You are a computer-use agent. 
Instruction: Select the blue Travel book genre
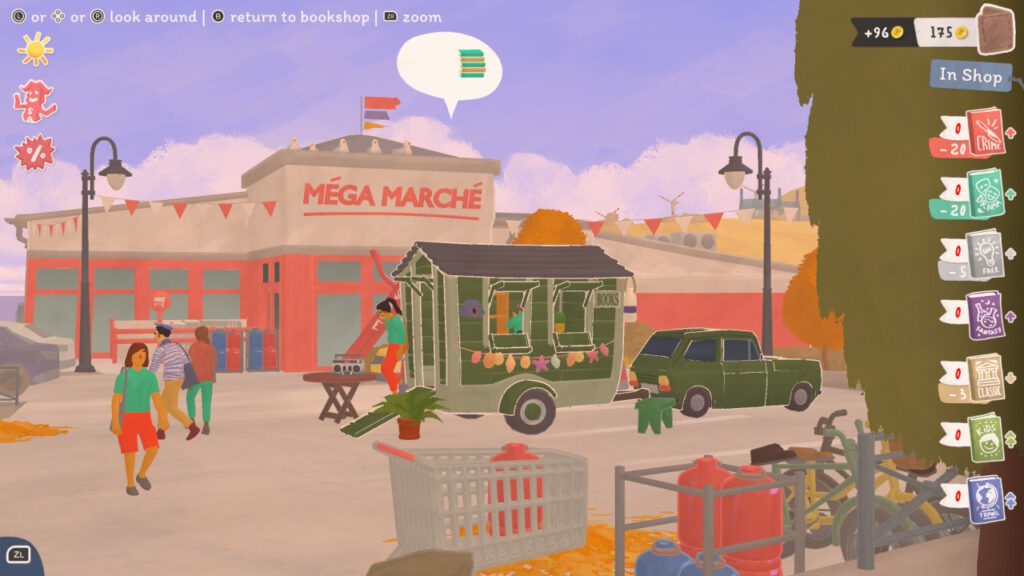pos(985,499)
